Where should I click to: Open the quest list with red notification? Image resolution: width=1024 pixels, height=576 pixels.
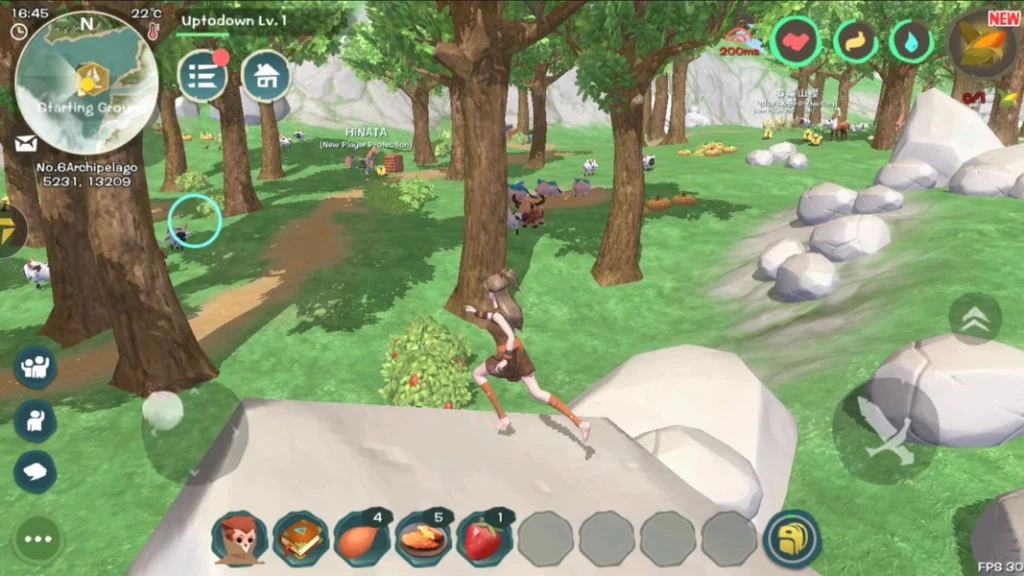click(x=203, y=76)
